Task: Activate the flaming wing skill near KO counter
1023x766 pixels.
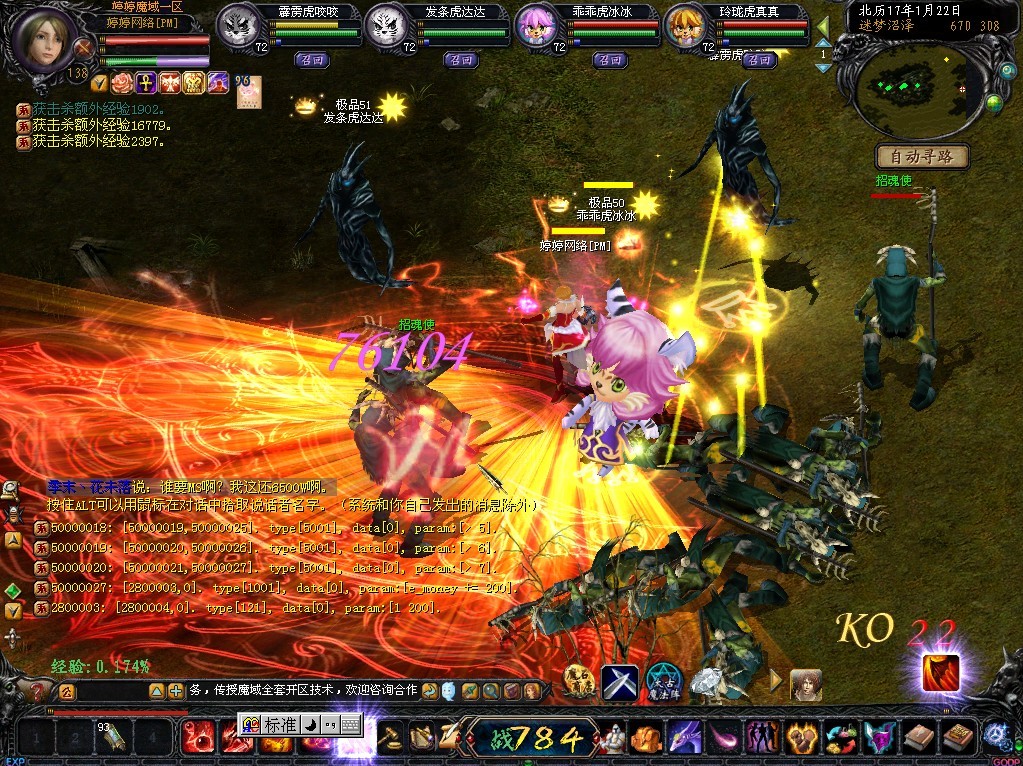Action: click(939, 673)
